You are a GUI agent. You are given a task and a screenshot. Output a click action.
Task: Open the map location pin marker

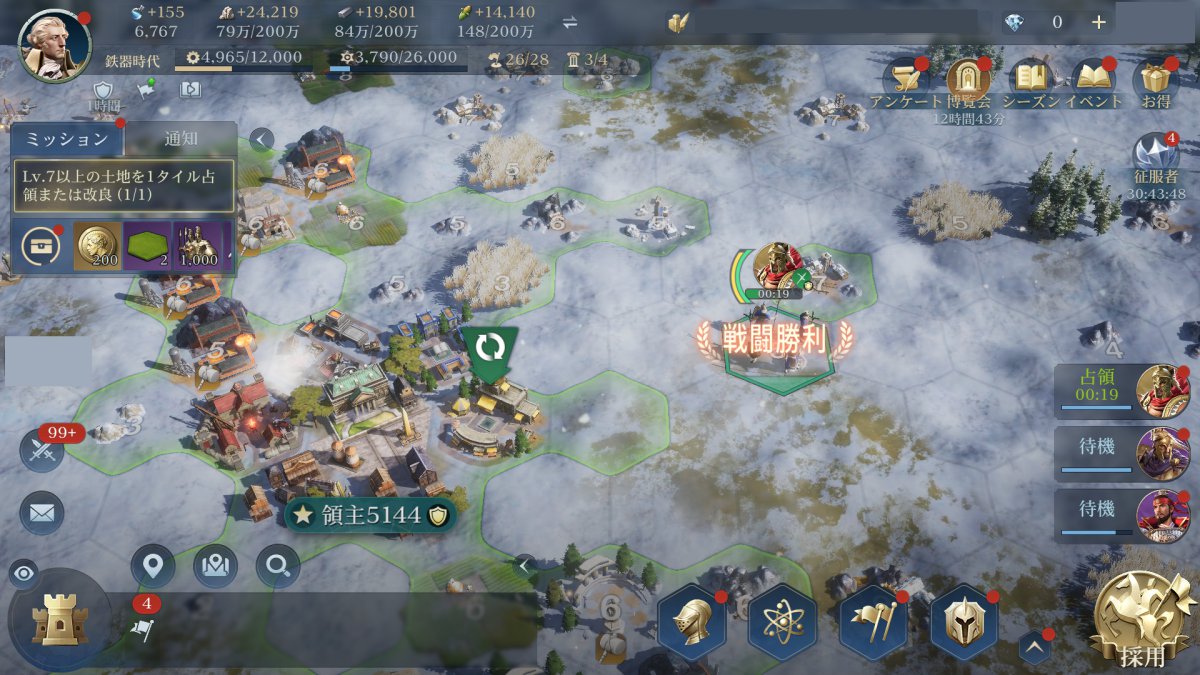tap(152, 567)
